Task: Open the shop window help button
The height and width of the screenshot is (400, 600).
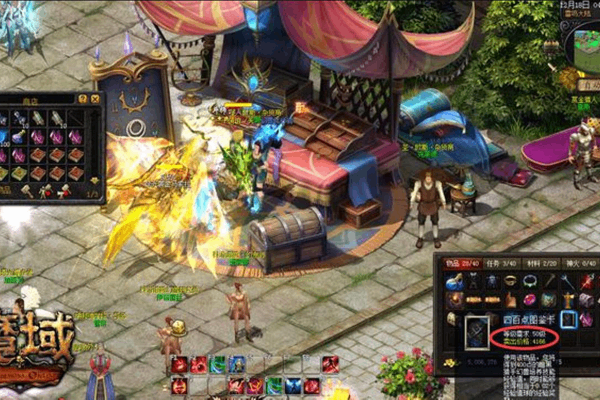Action: [84, 99]
